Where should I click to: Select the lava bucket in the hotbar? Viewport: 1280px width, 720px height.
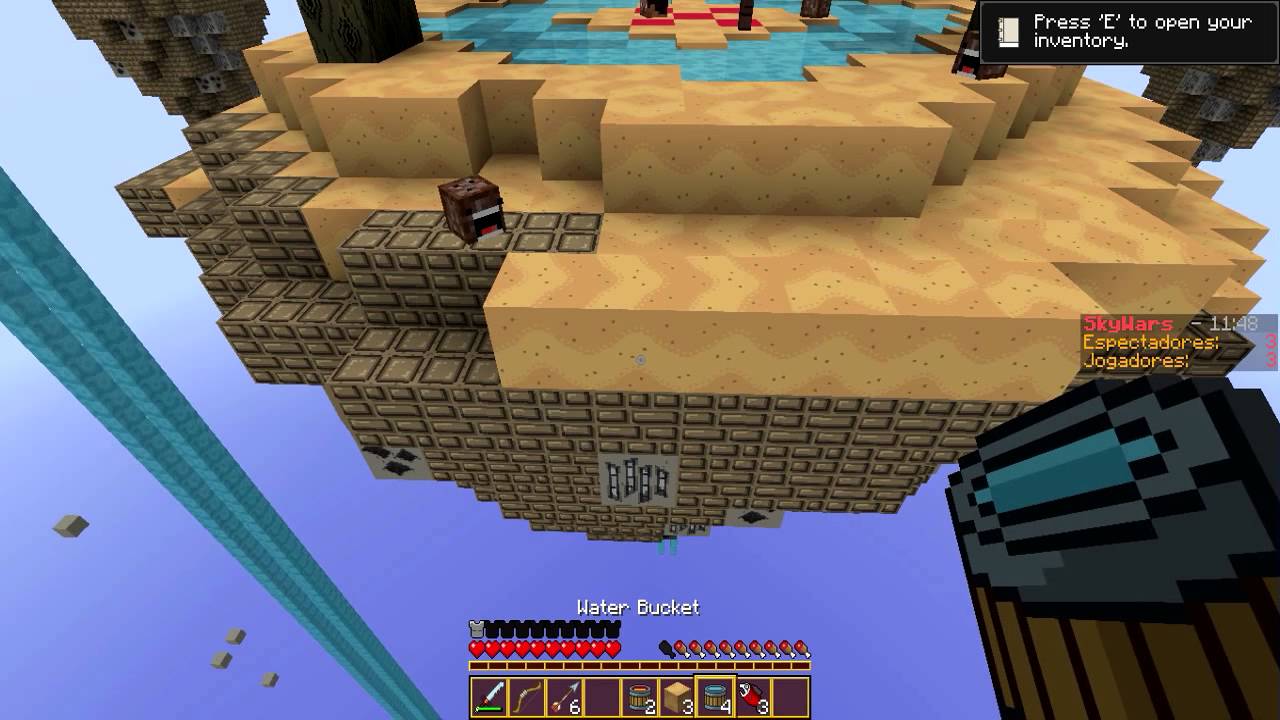pos(640,696)
